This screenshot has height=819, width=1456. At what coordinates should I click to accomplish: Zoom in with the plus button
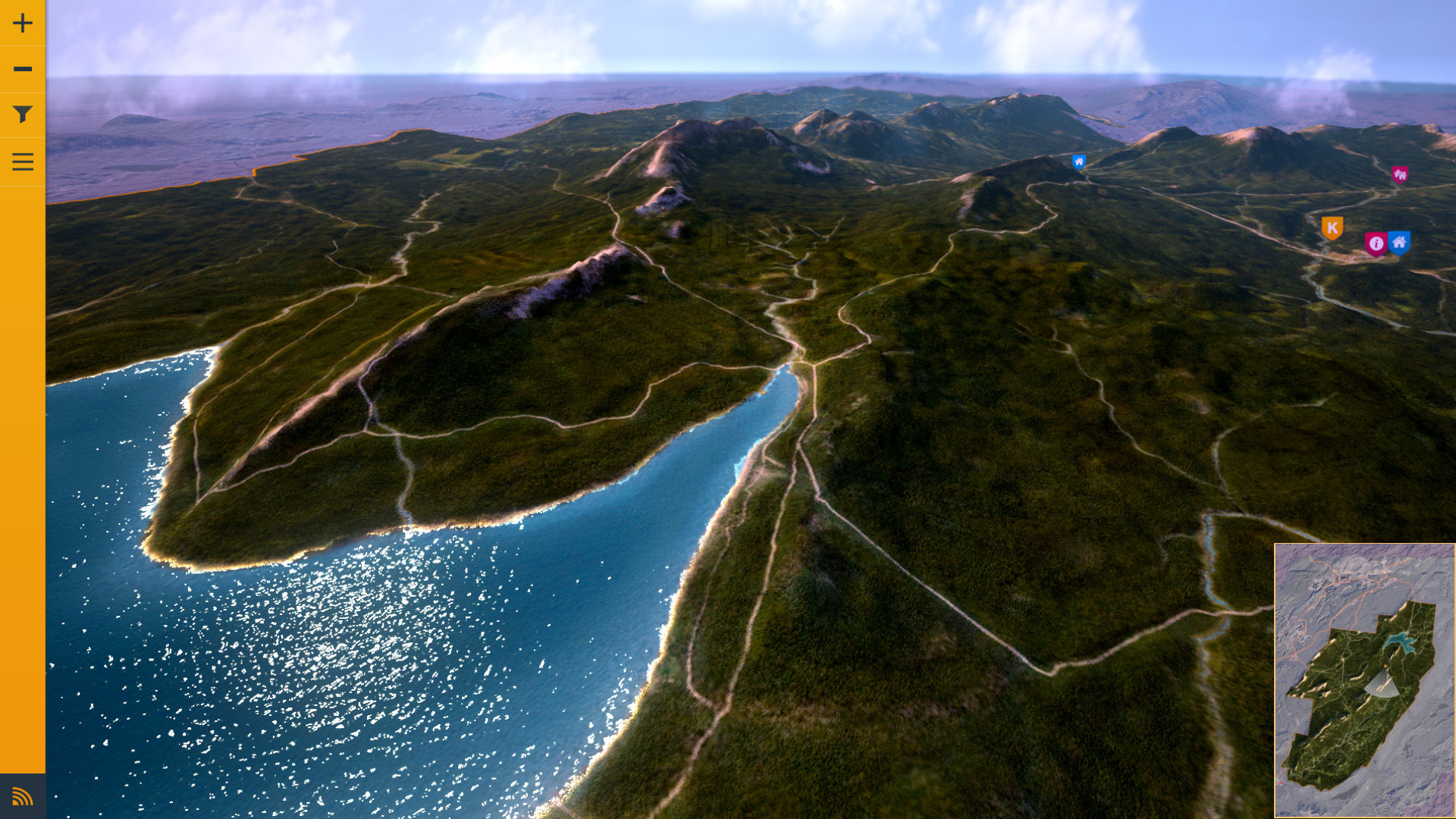[23, 23]
